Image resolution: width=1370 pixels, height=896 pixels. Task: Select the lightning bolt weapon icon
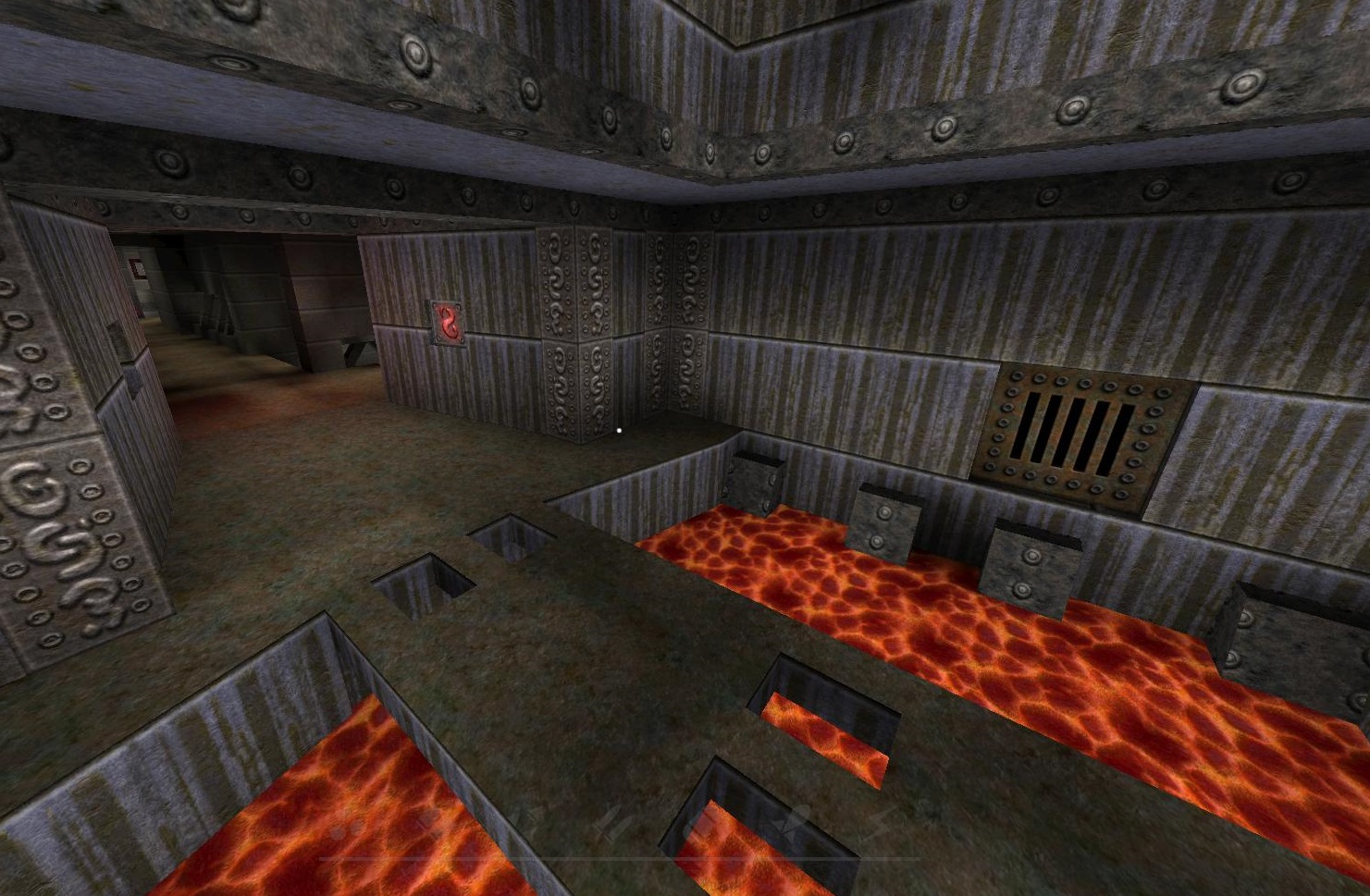tap(879, 822)
